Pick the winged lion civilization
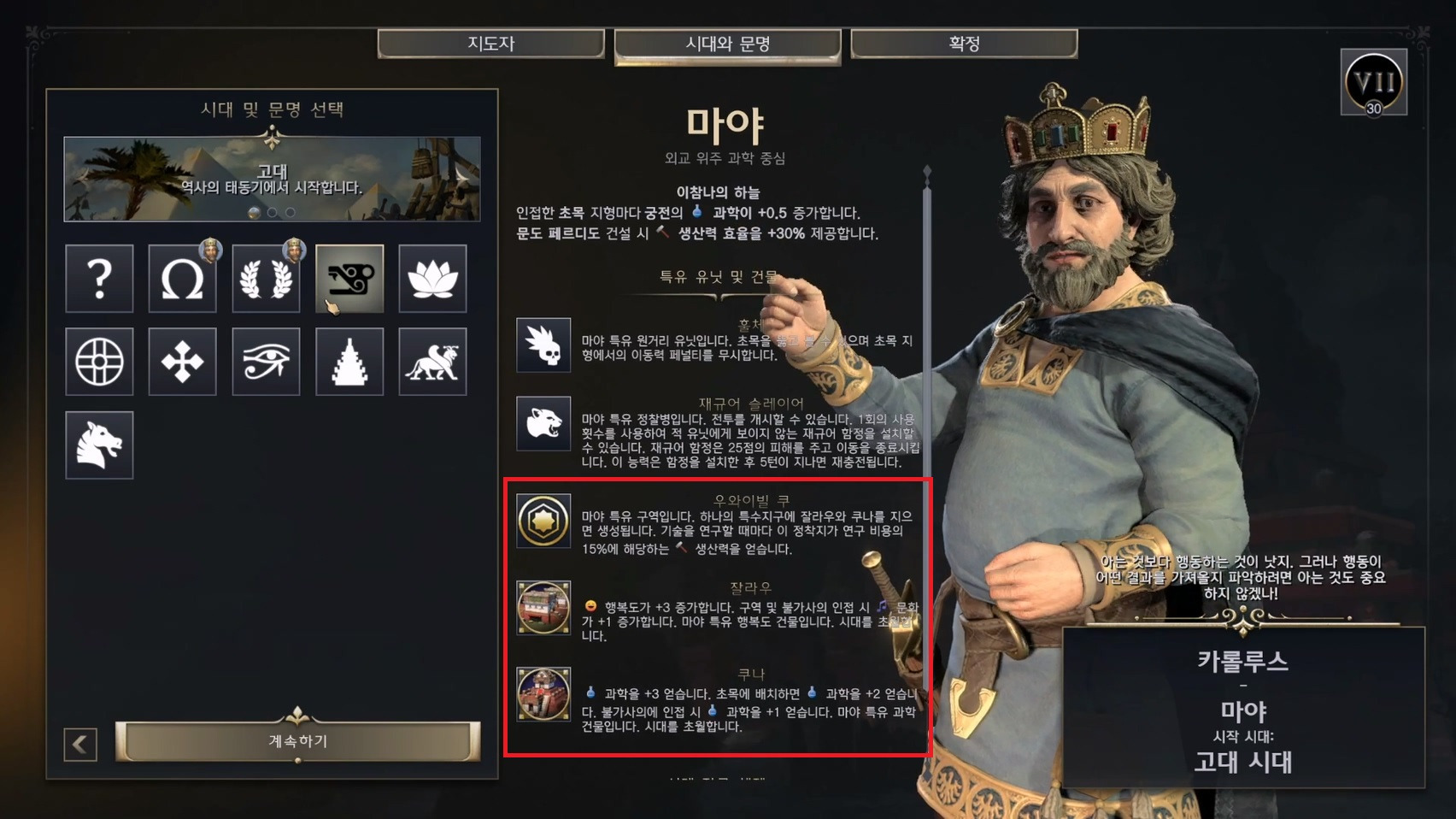 (432, 362)
